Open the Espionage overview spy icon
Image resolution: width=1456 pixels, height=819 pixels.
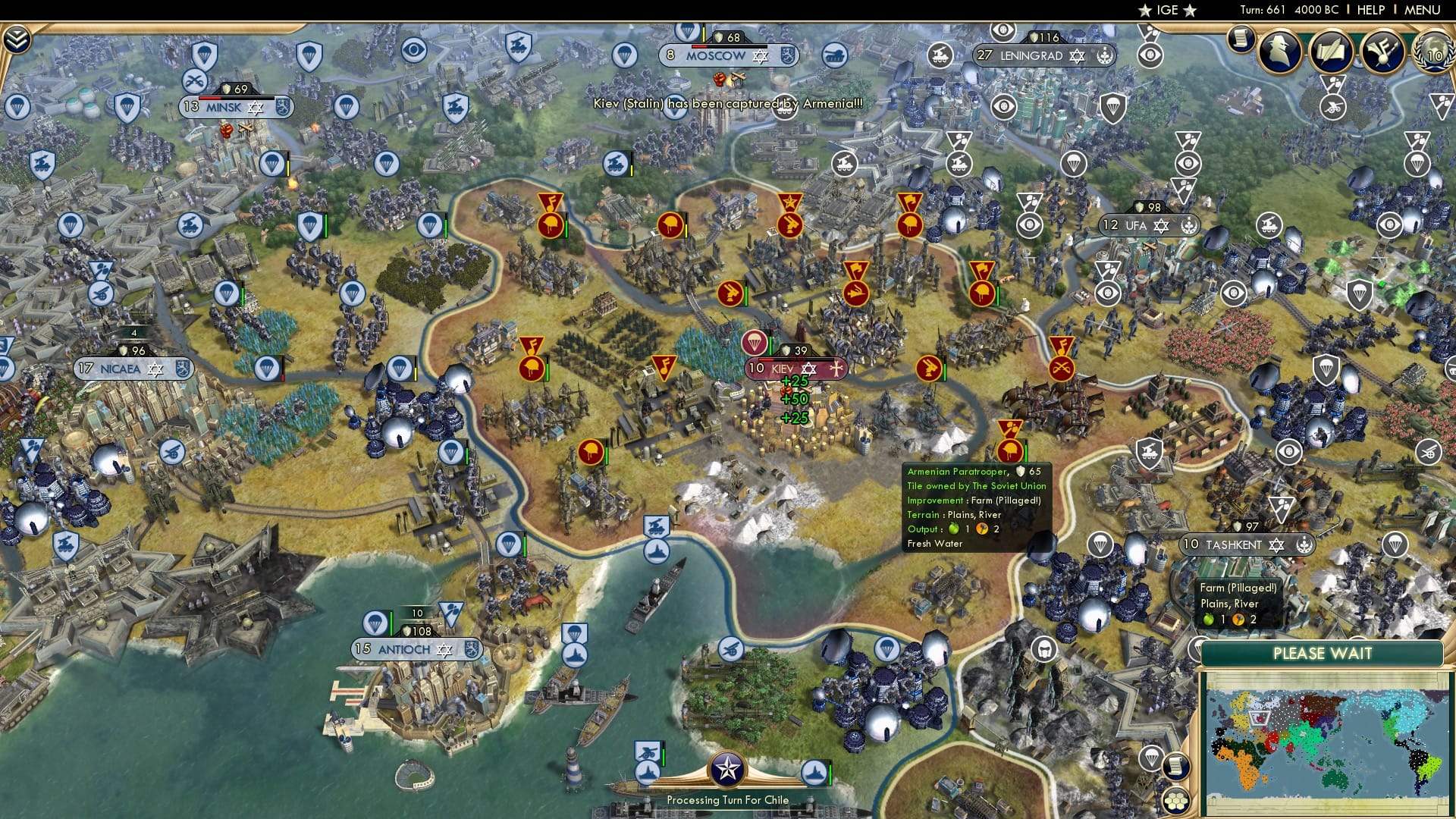coord(1279,52)
